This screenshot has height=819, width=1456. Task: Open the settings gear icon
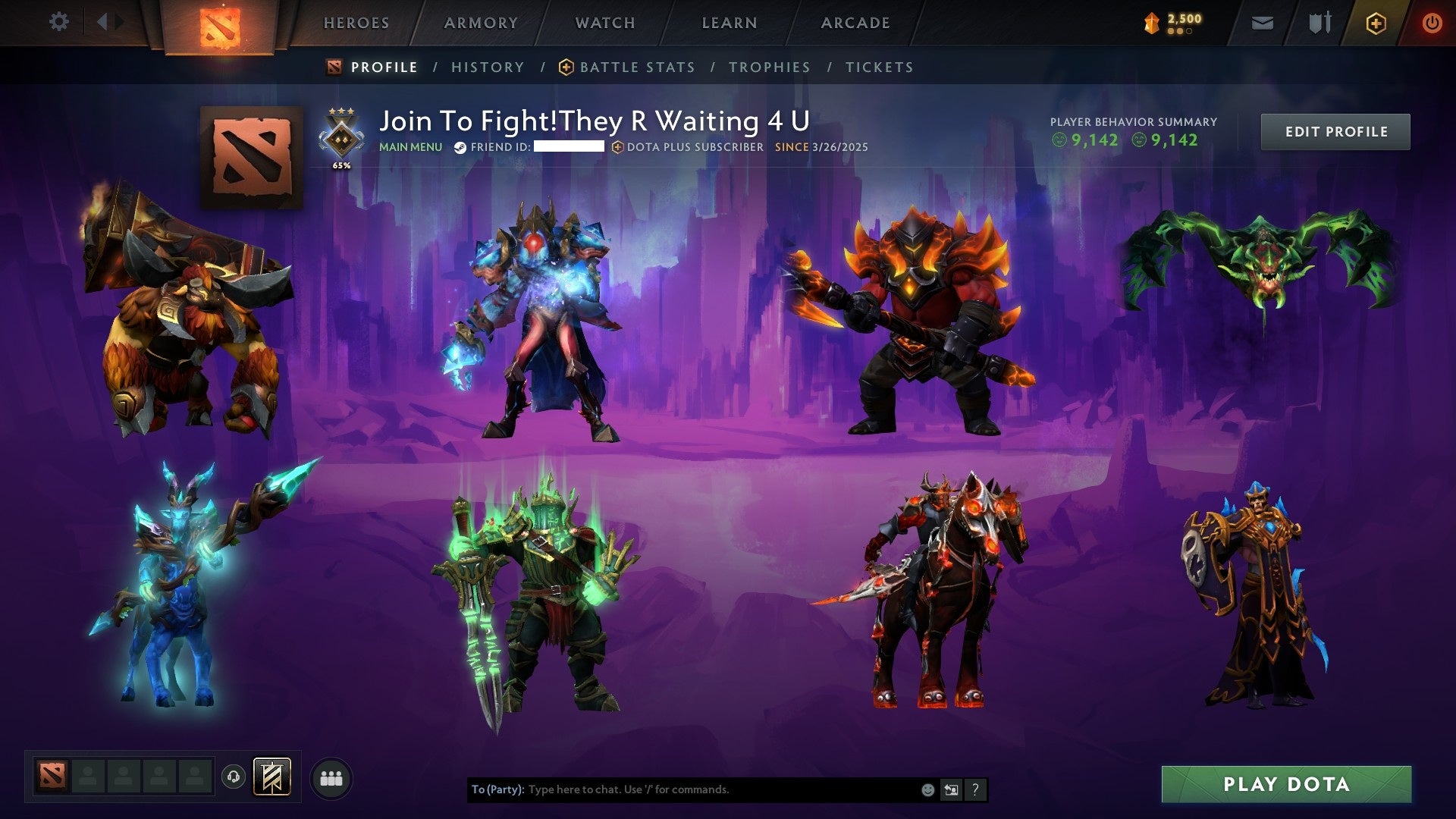click(58, 22)
